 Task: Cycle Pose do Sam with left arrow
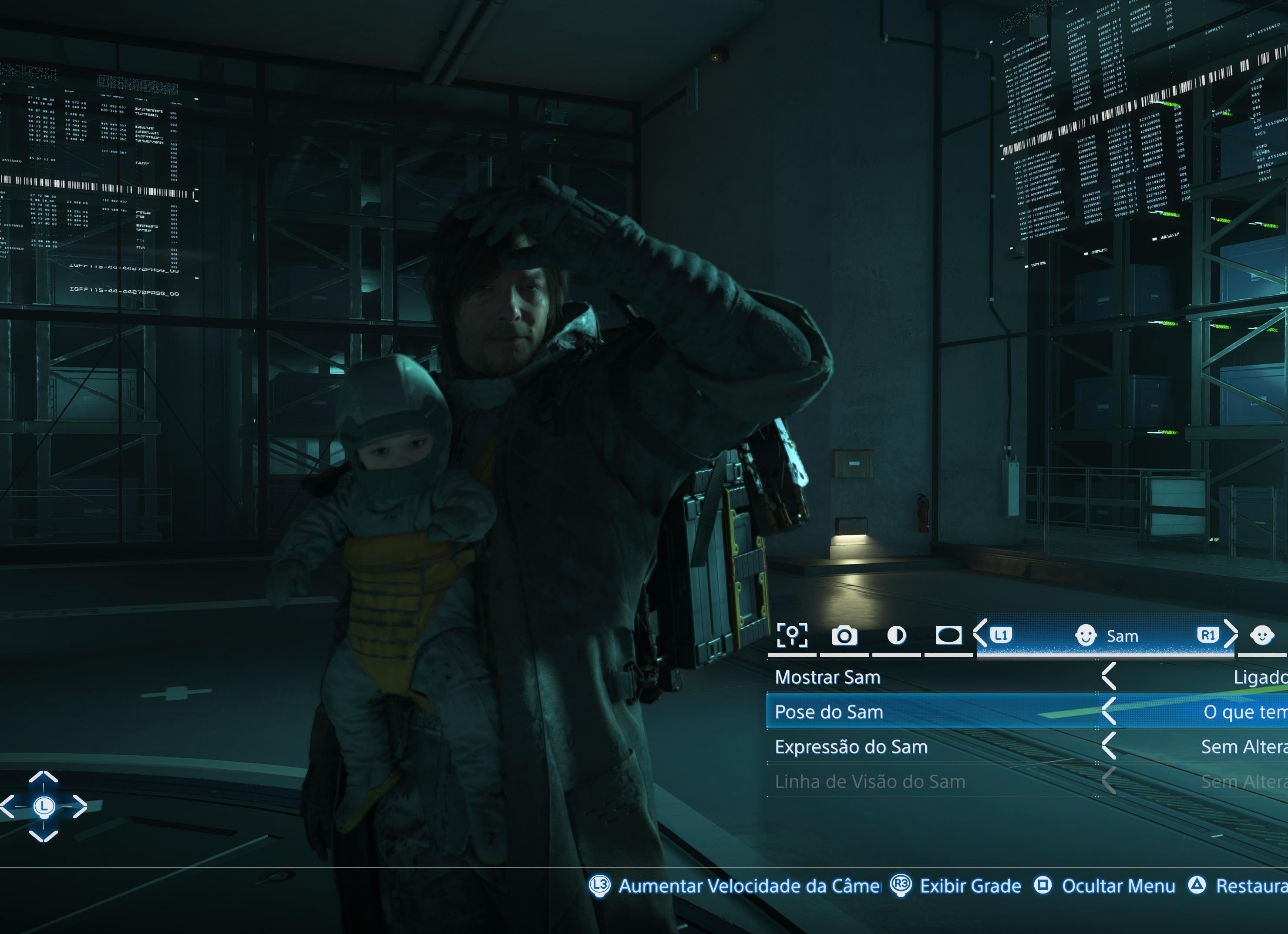(1109, 712)
